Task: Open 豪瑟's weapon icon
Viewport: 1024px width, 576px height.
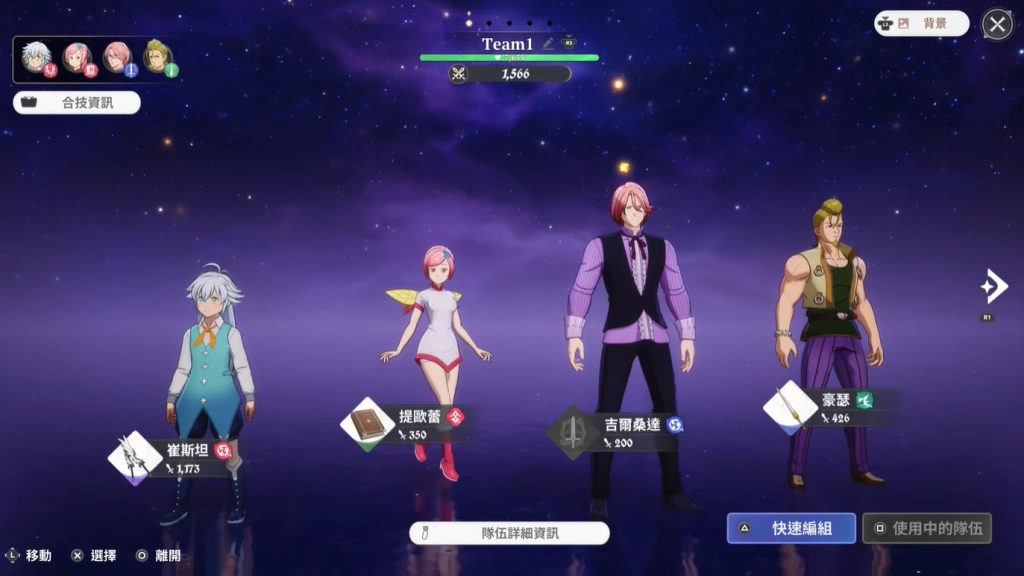Action: [x=790, y=406]
